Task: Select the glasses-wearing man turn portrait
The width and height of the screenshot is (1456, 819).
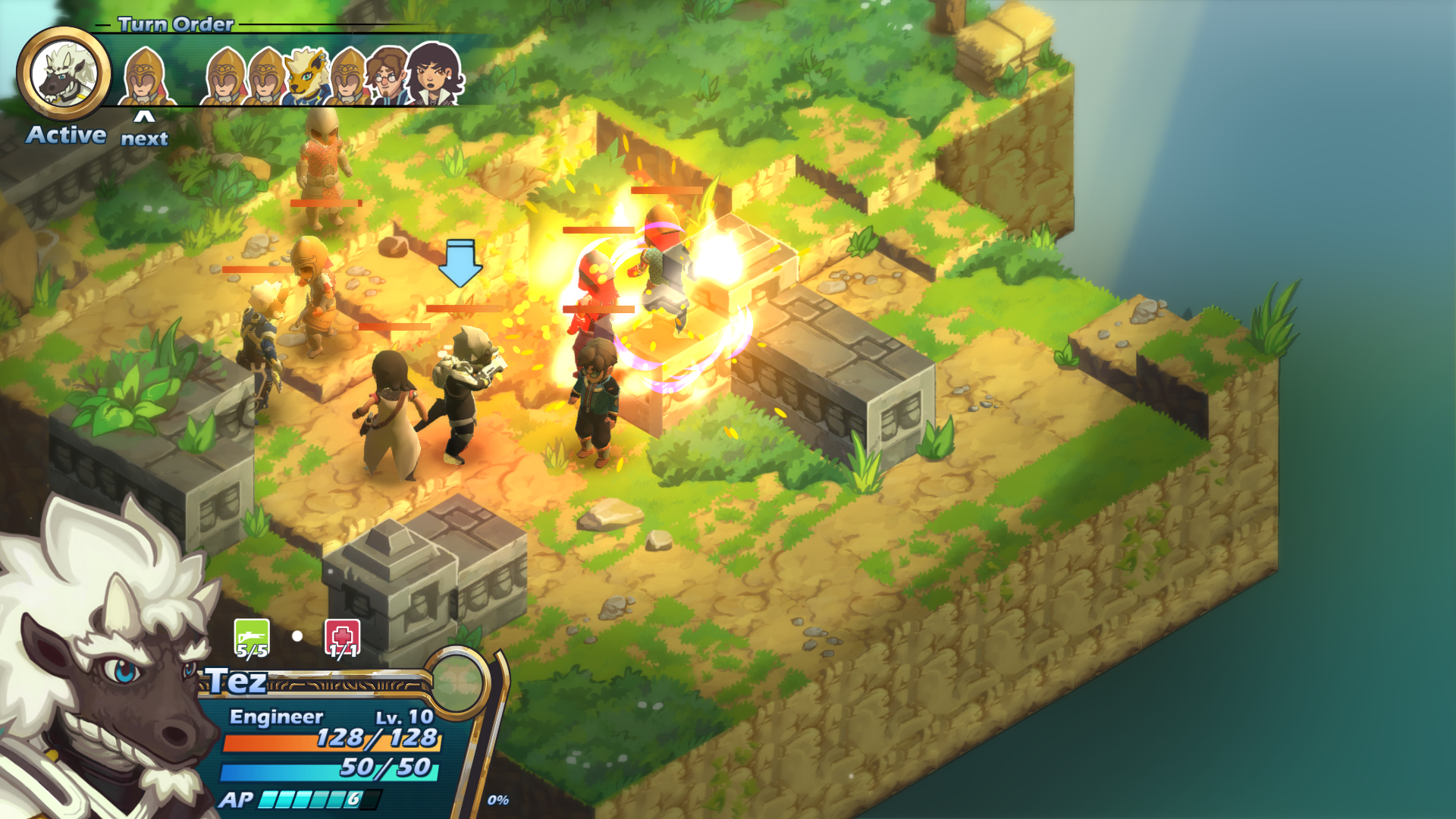Action: point(387,76)
